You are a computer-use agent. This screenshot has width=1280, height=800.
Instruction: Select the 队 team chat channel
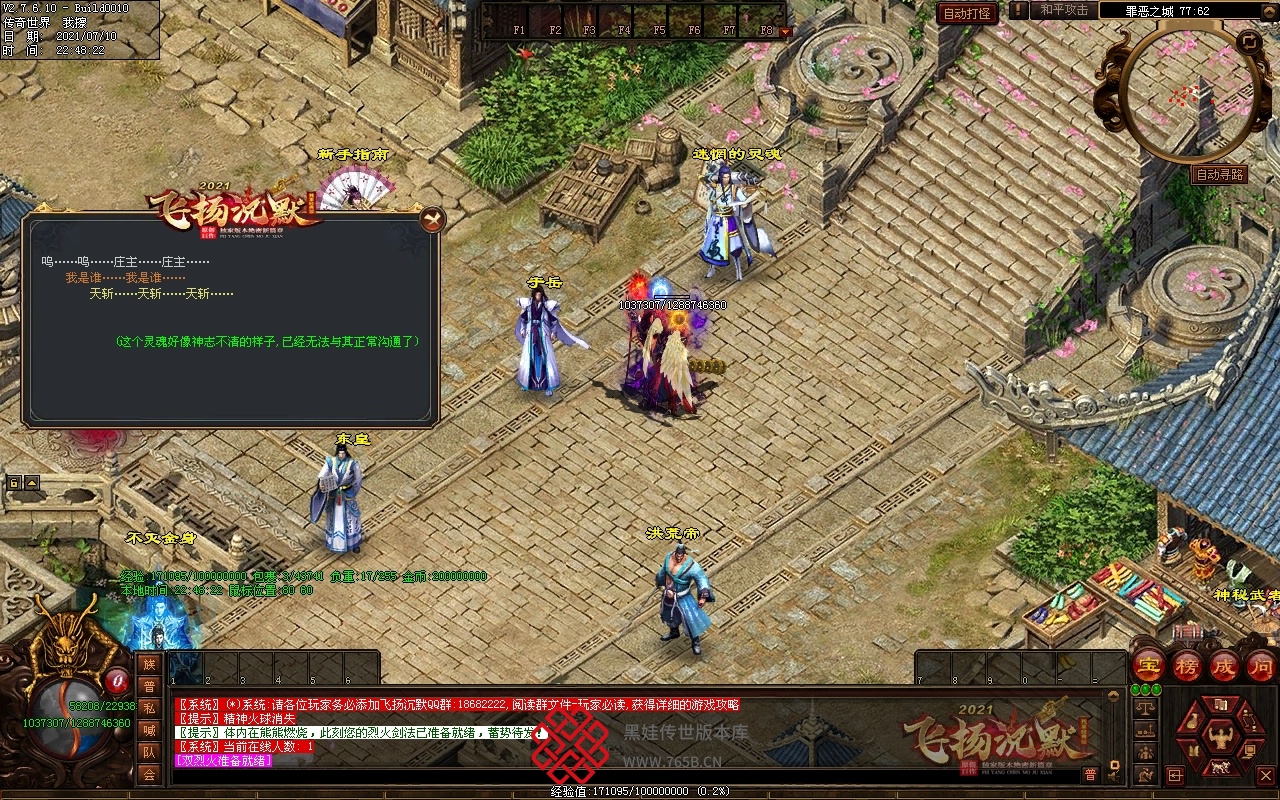tap(149, 752)
